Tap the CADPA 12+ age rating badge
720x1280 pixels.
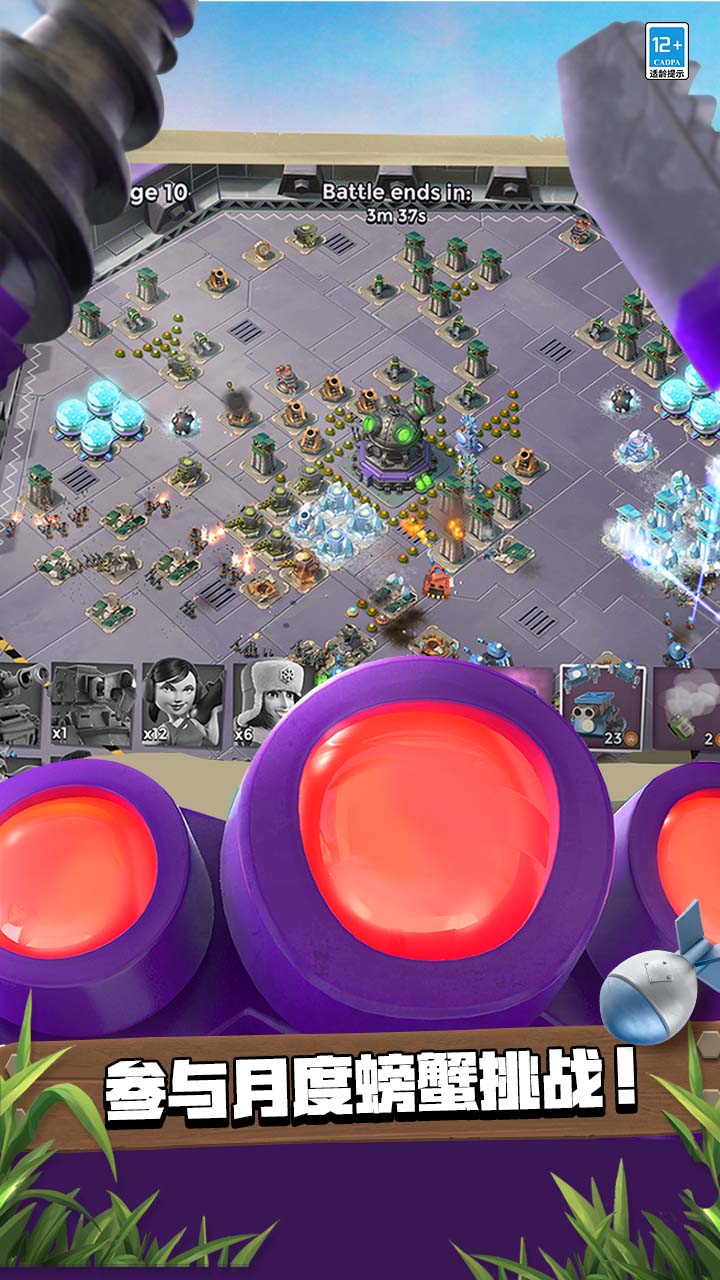click(x=667, y=51)
